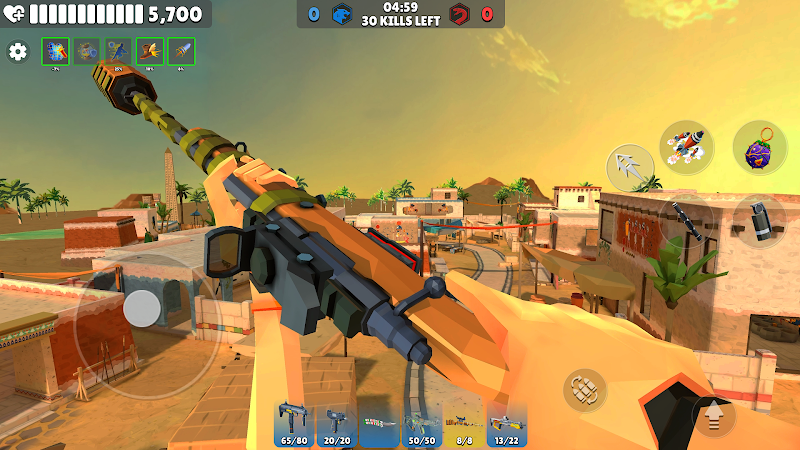
Task: Select the winged boot perk icon
Action: pyautogui.click(x=150, y=52)
